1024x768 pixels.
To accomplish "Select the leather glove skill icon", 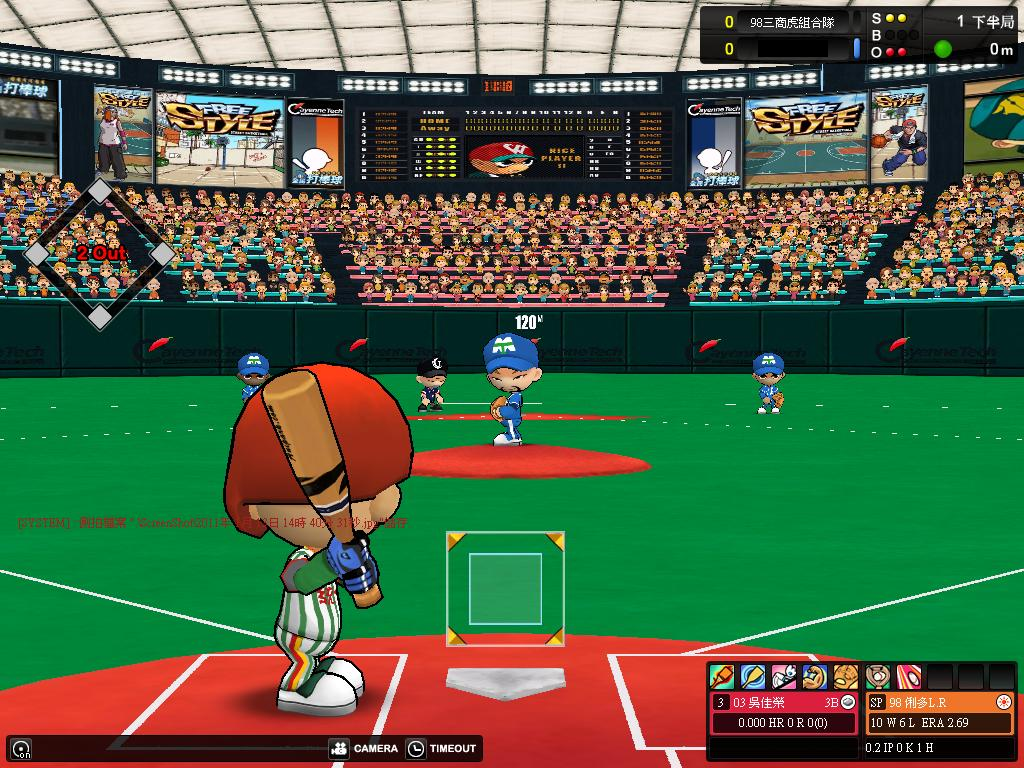I will [x=846, y=677].
